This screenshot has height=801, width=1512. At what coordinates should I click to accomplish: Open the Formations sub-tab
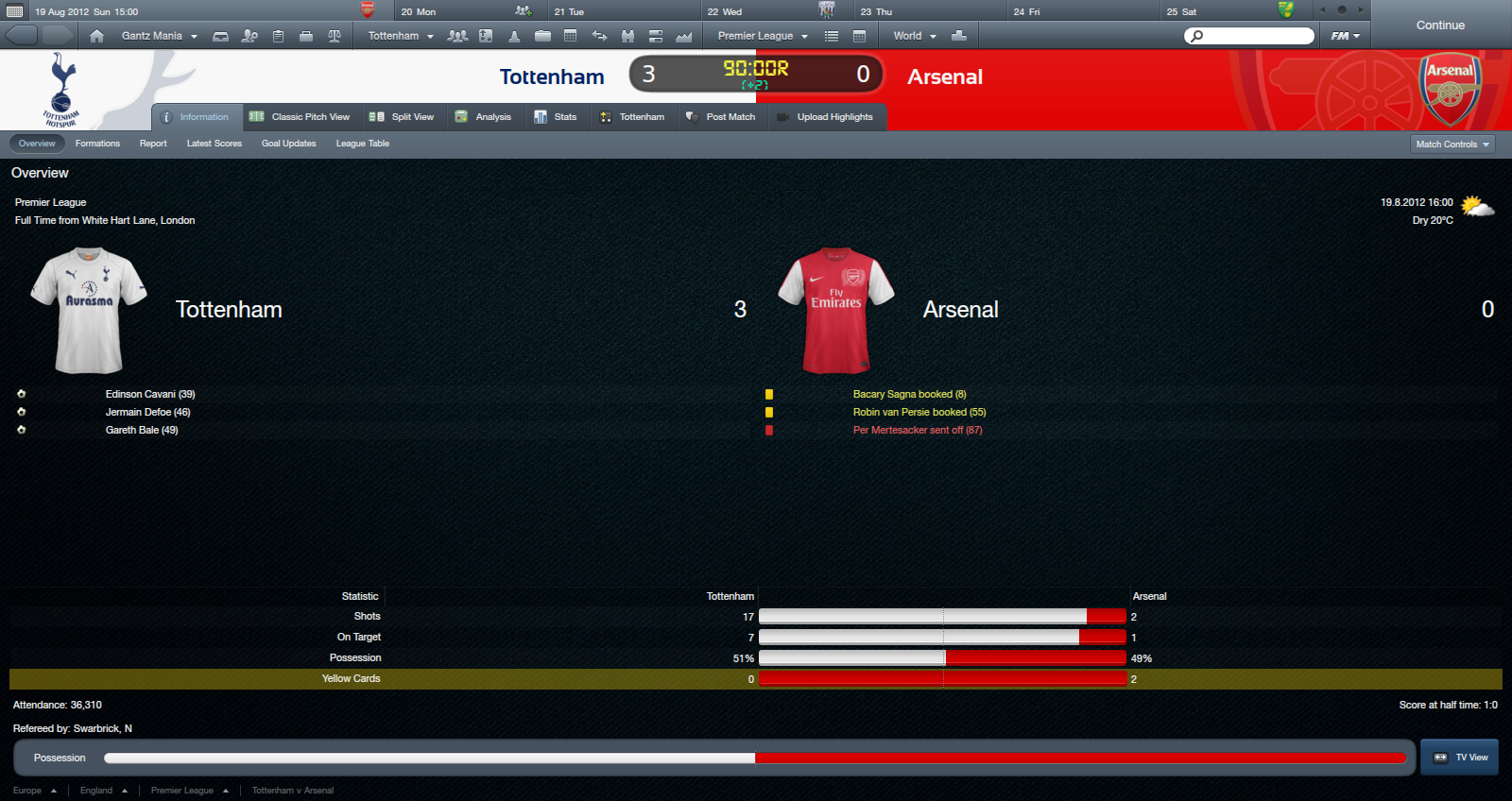97,144
